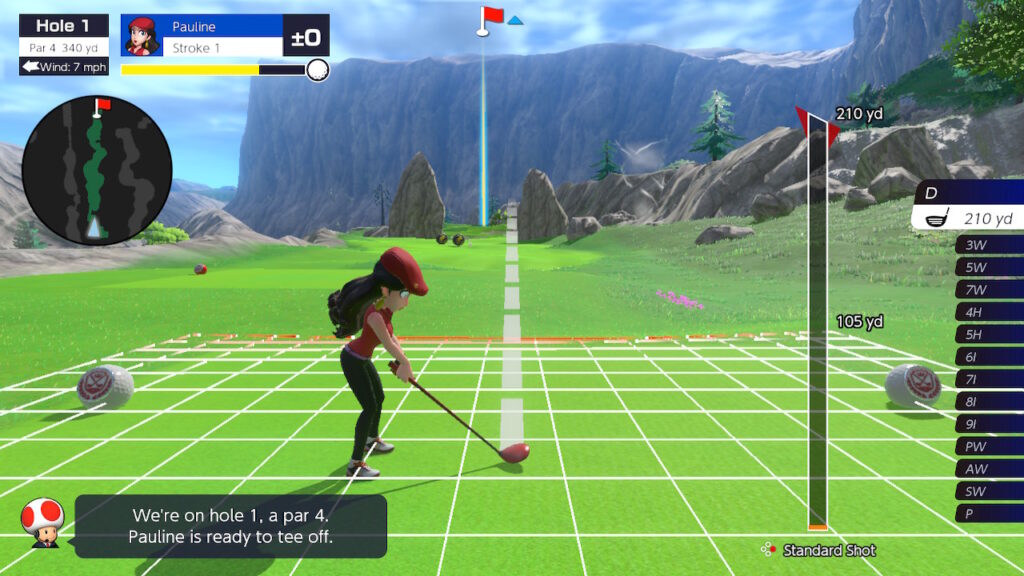Switch to the 4H hybrid club
The width and height of the screenshot is (1024, 576).
[x=988, y=312]
